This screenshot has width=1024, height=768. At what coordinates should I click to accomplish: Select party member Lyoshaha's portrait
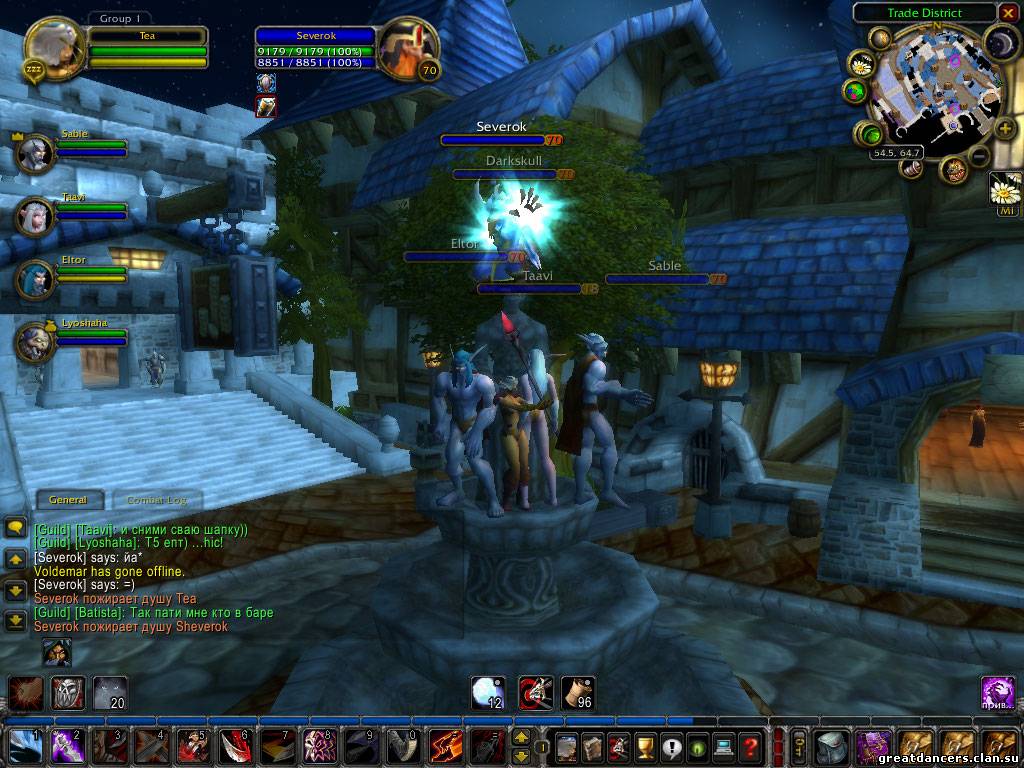pyautogui.click(x=35, y=342)
